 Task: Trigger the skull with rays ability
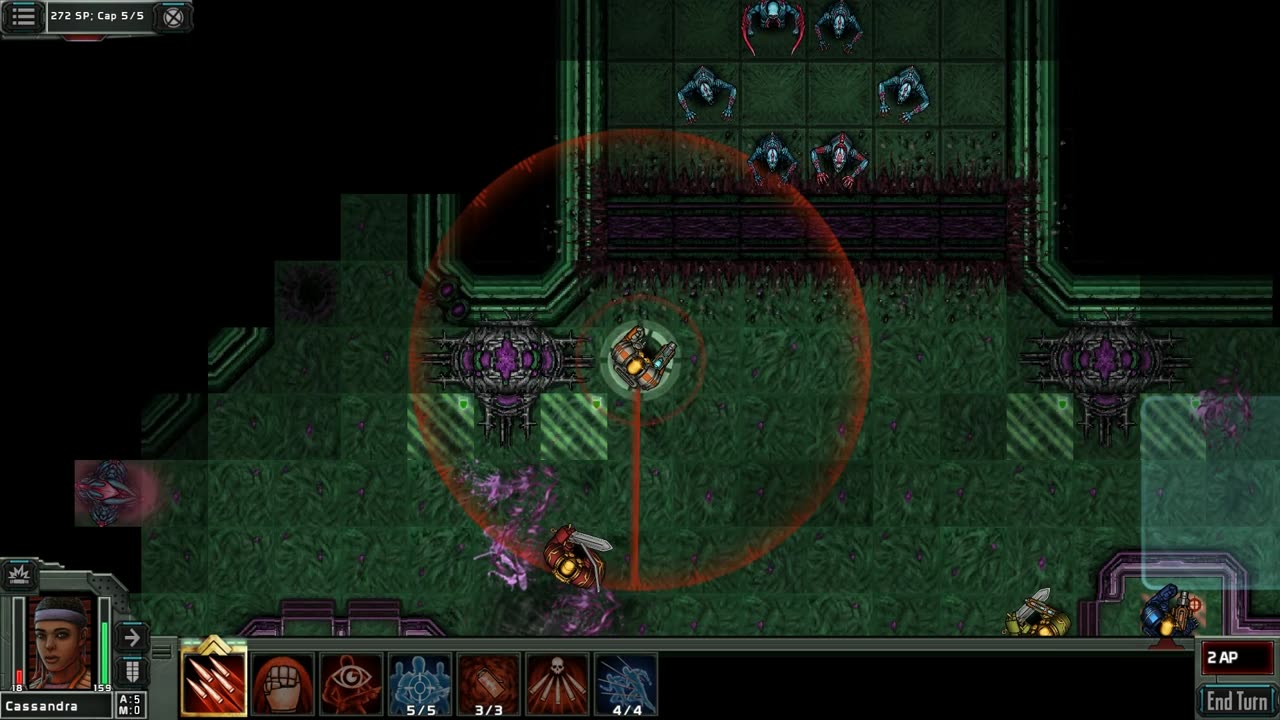pos(557,684)
